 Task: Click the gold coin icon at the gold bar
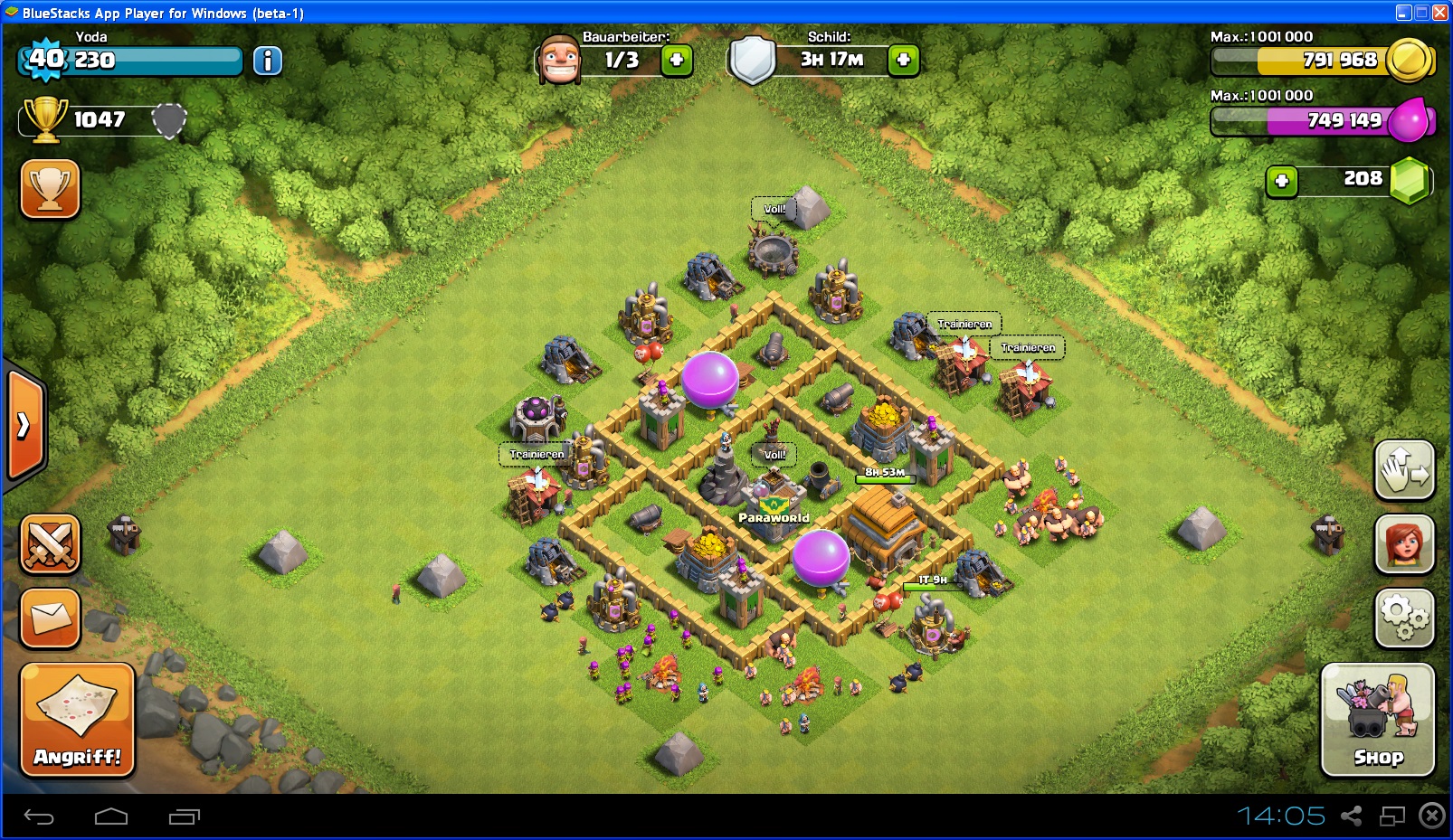tap(1410, 61)
